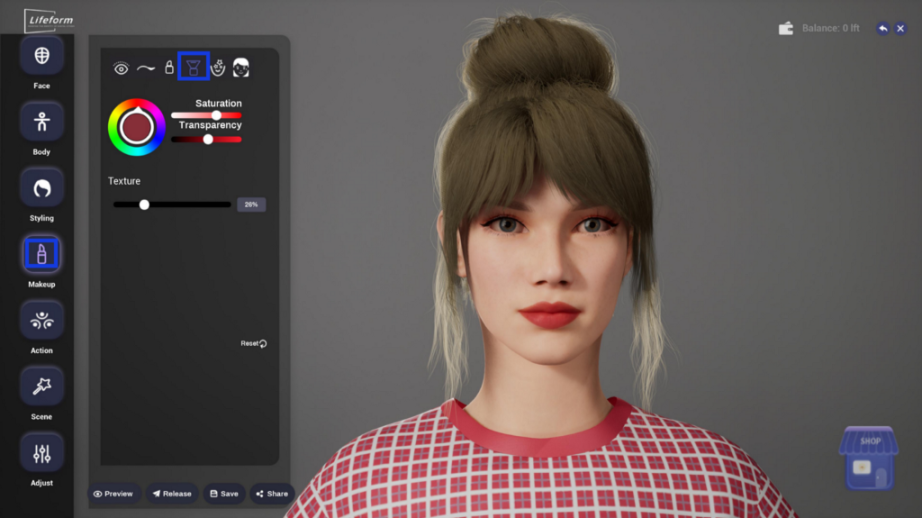This screenshot has width=922, height=518.
Task: Open the Body category
Action: [41, 122]
